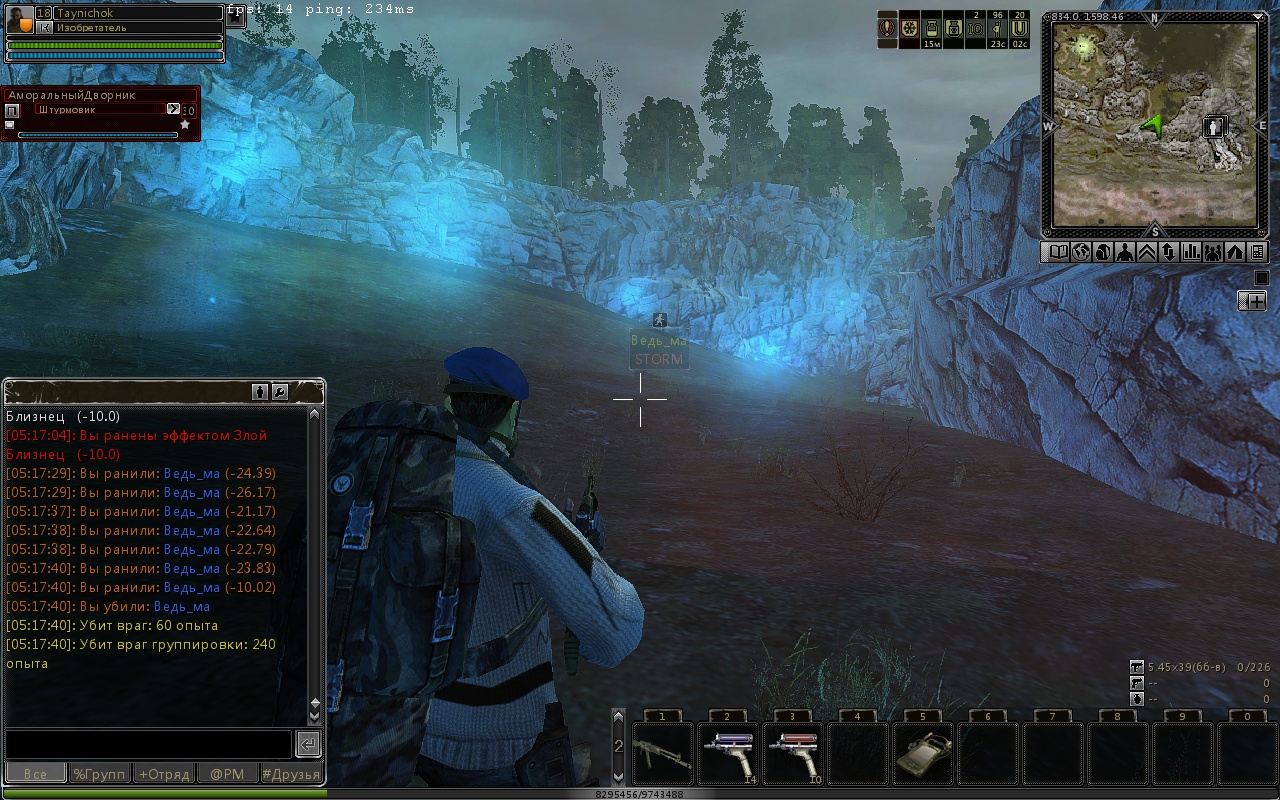Open the +Отряд chat tab
This screenshot has height=800, width=1280.
tap(164, 774)
